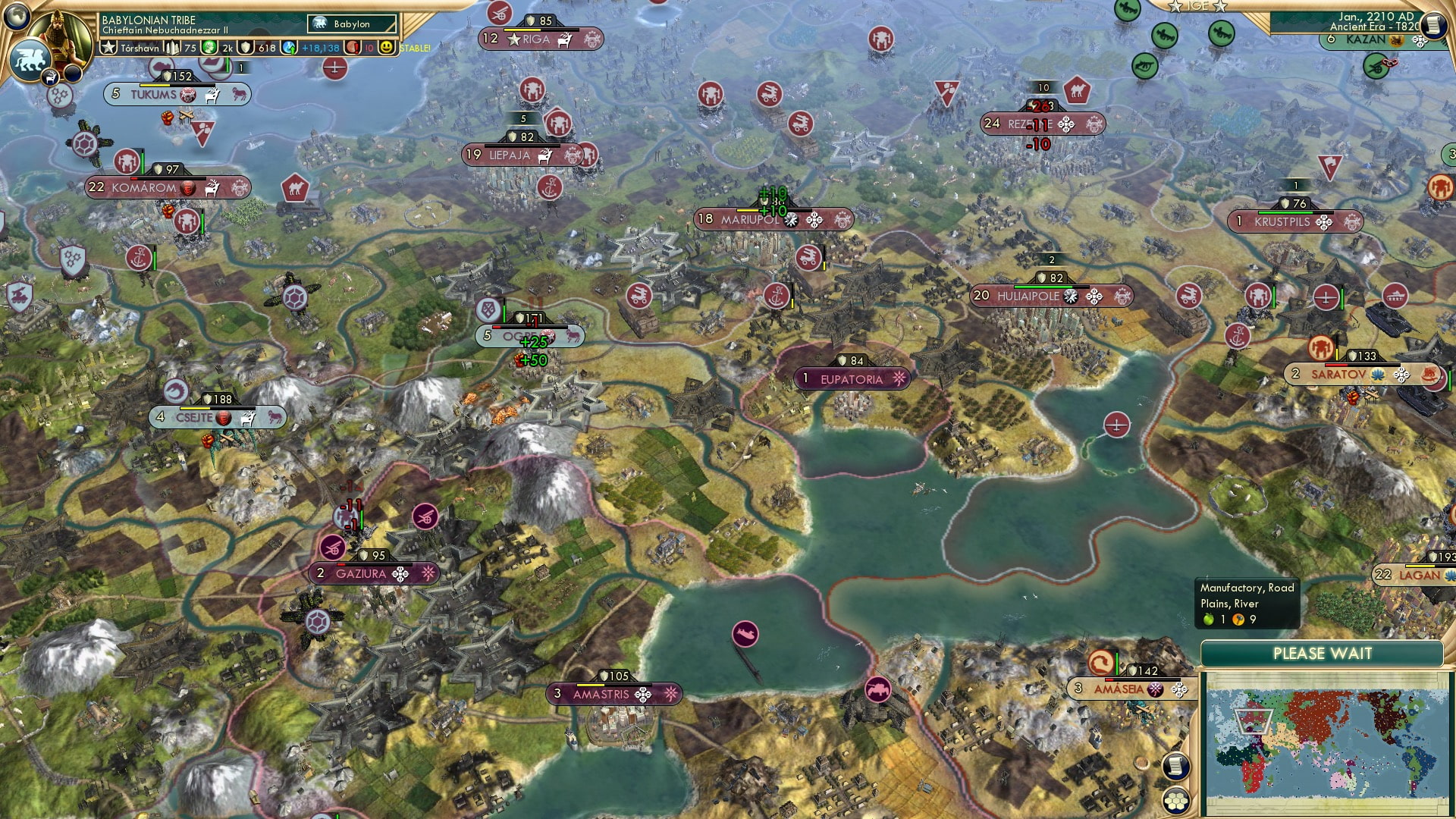Click the gold treasury icon showing 618
1456x819 pixels.
click(246, 48)
